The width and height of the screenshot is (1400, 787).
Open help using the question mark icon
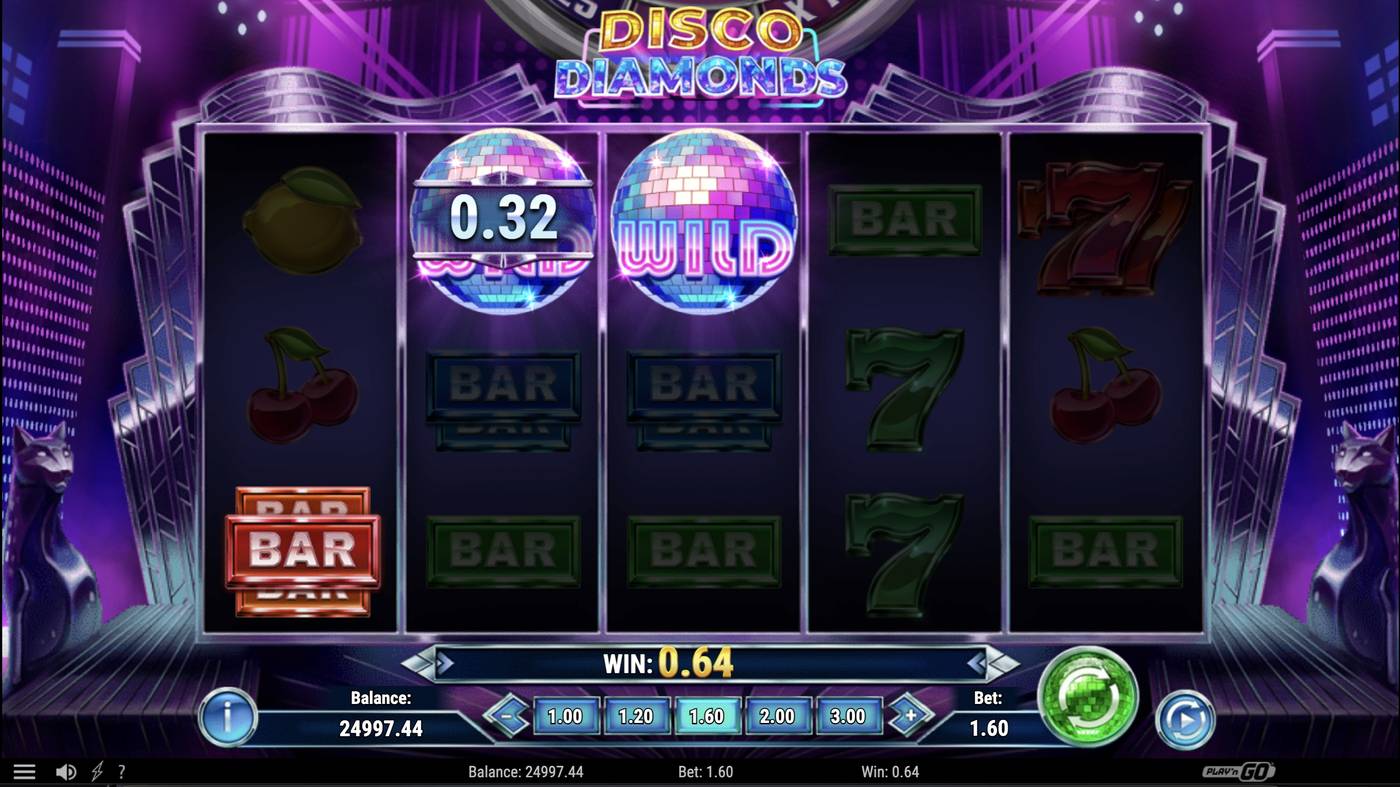[x=122, y=770]
